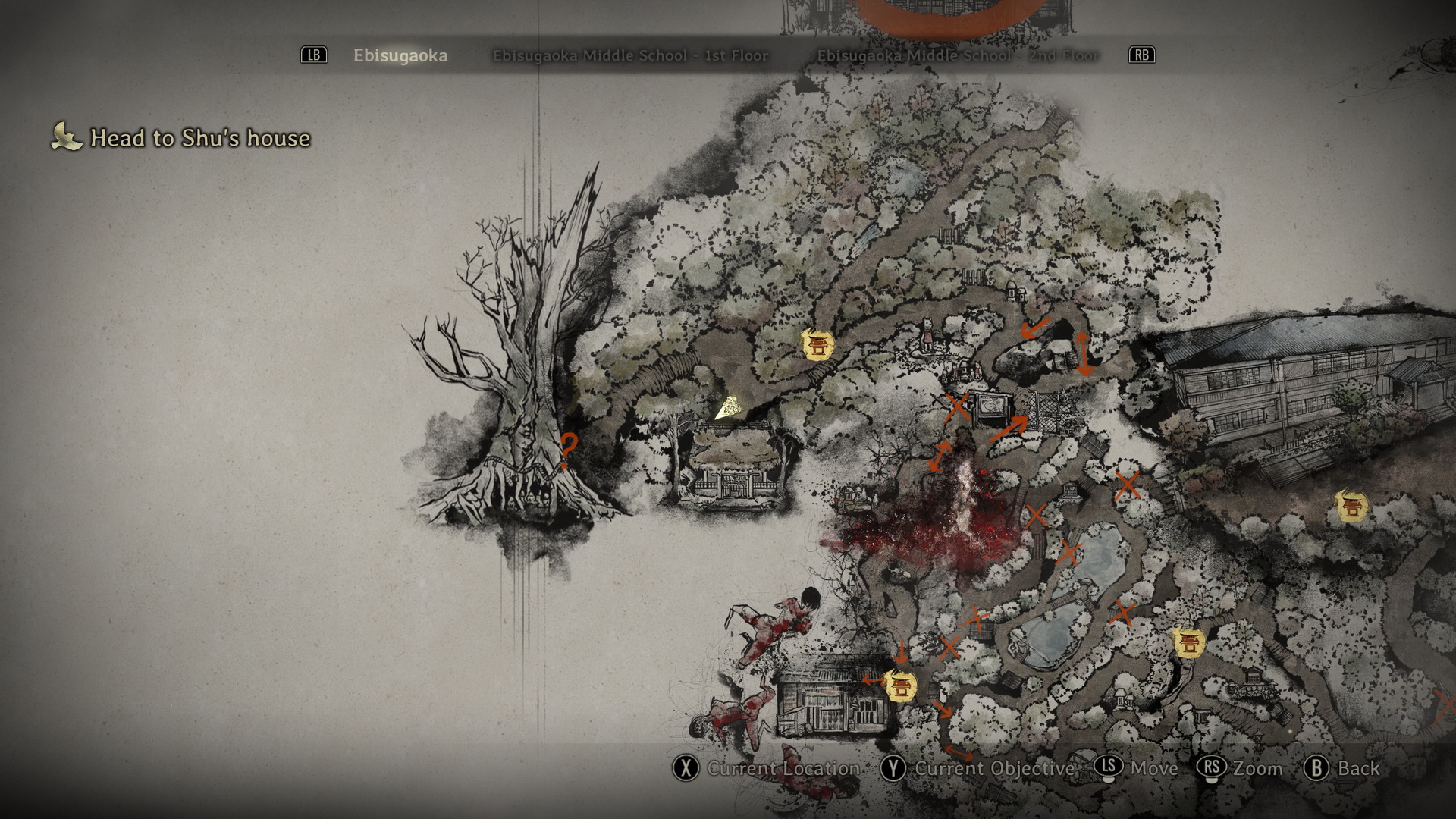Select the Ebisugaoka map tab
Screen dimensions: 1456x819
[x=400, y=55]
